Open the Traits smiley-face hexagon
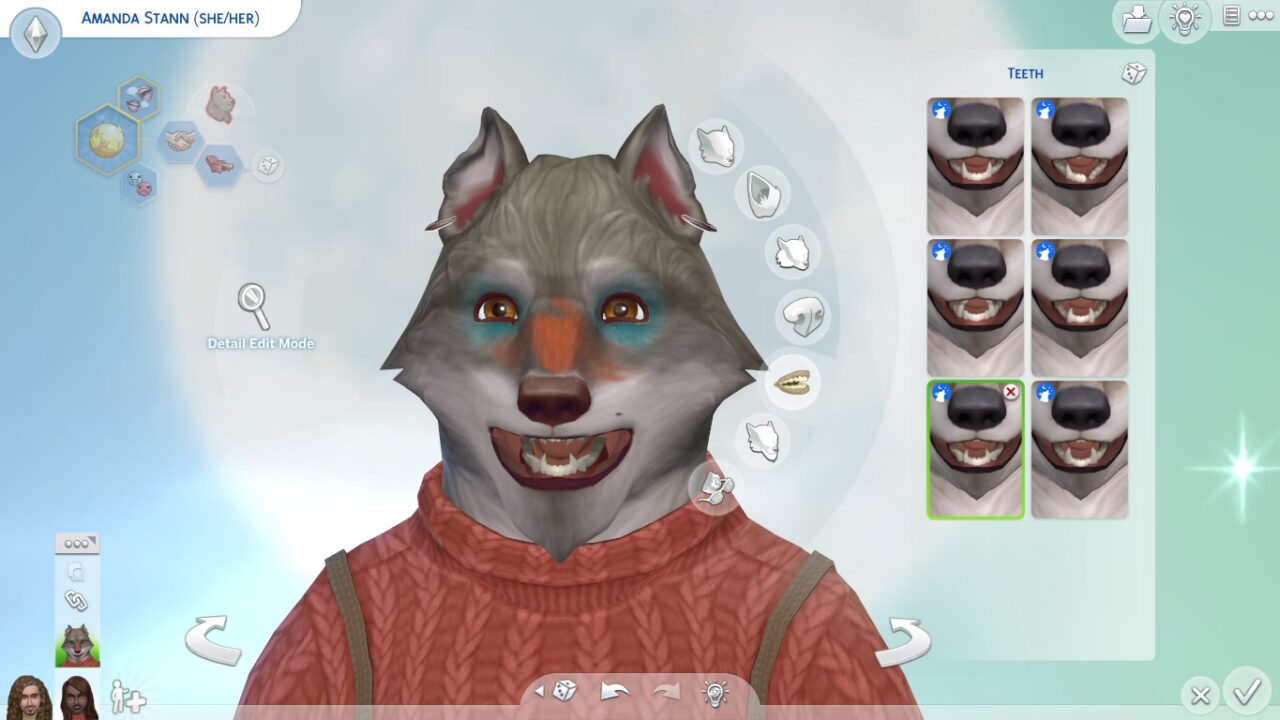 [142, 184]
